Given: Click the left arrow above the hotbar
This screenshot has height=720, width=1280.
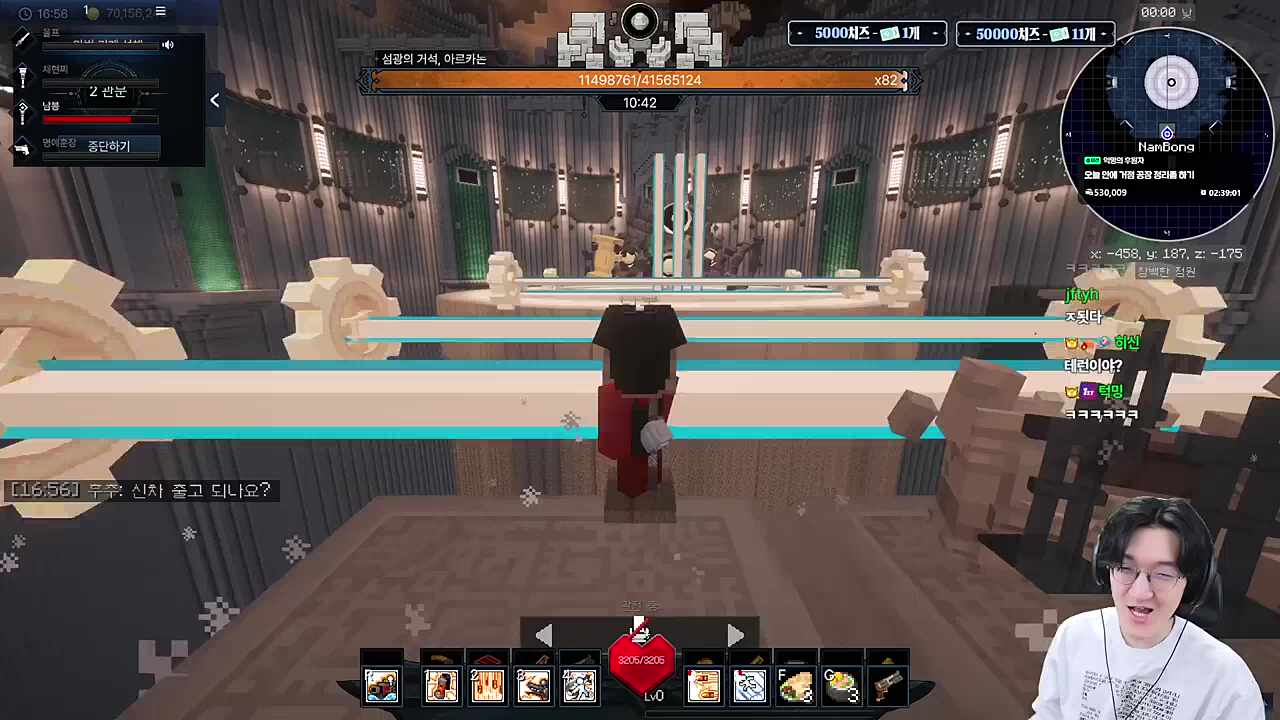Looking at the screenshot, I should [x=543, y=635].
